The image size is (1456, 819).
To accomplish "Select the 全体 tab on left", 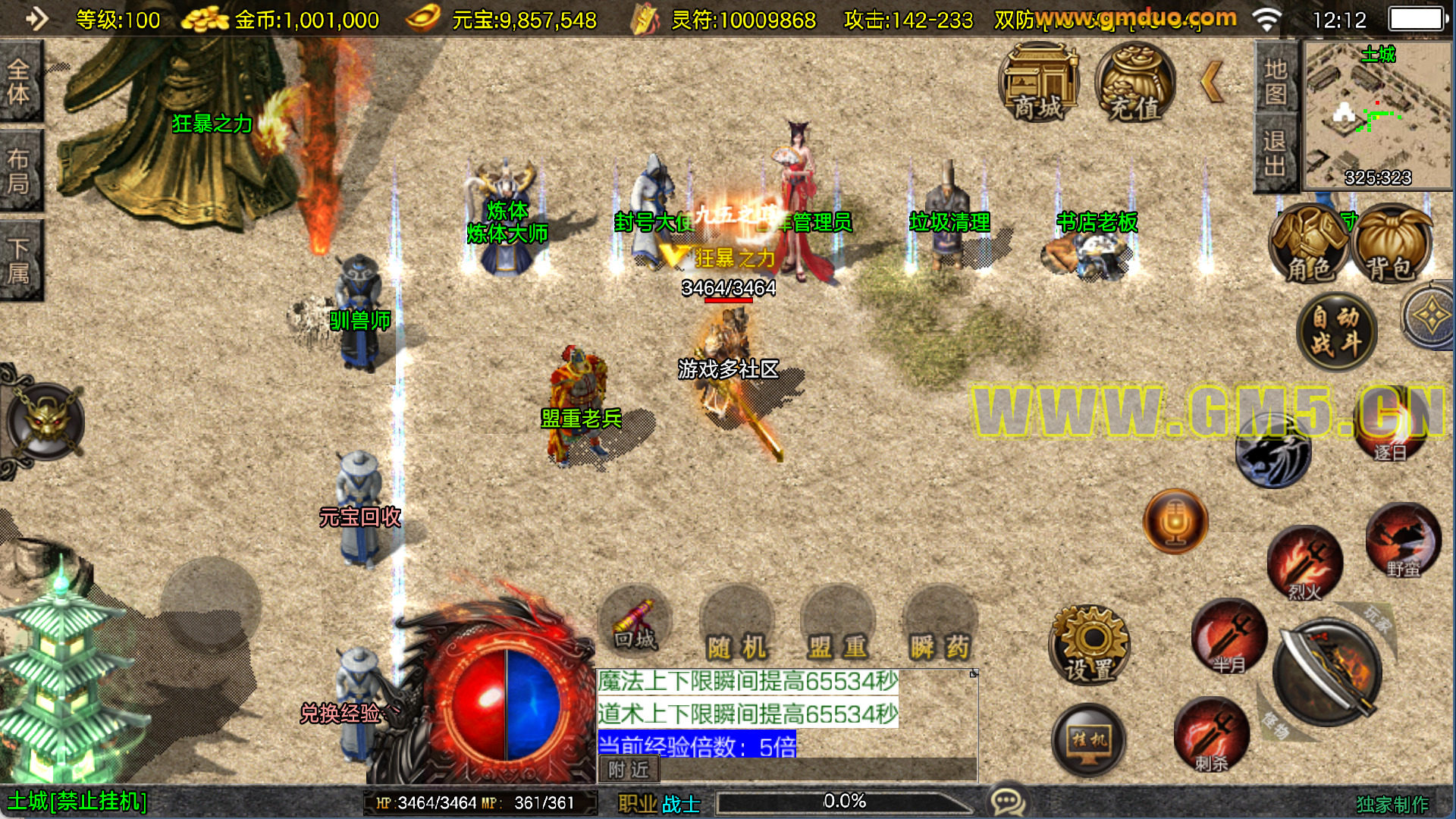I will point(20,82).
